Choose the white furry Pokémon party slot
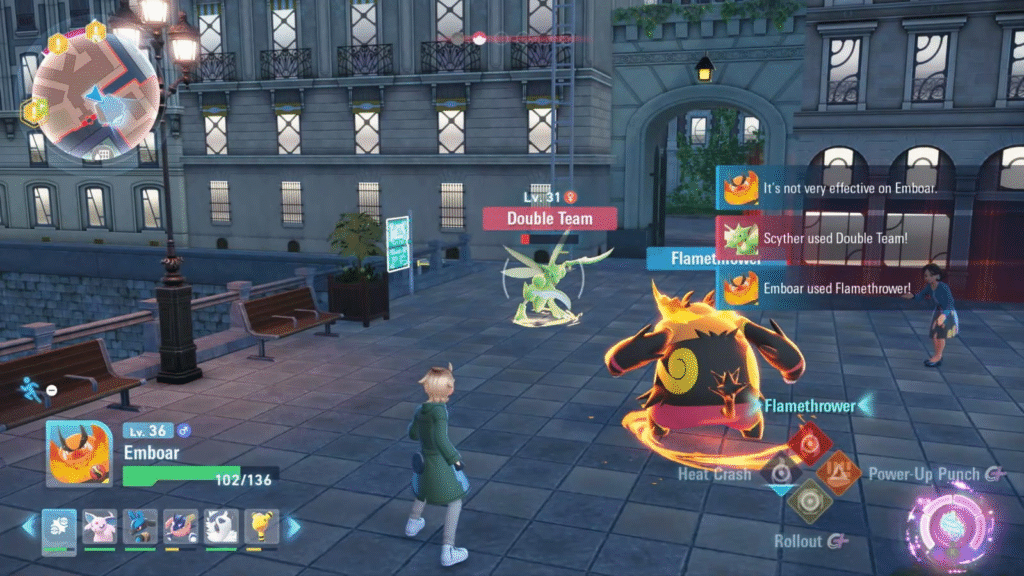Viewport: 1024px width, 576px height. pos(221,526)
